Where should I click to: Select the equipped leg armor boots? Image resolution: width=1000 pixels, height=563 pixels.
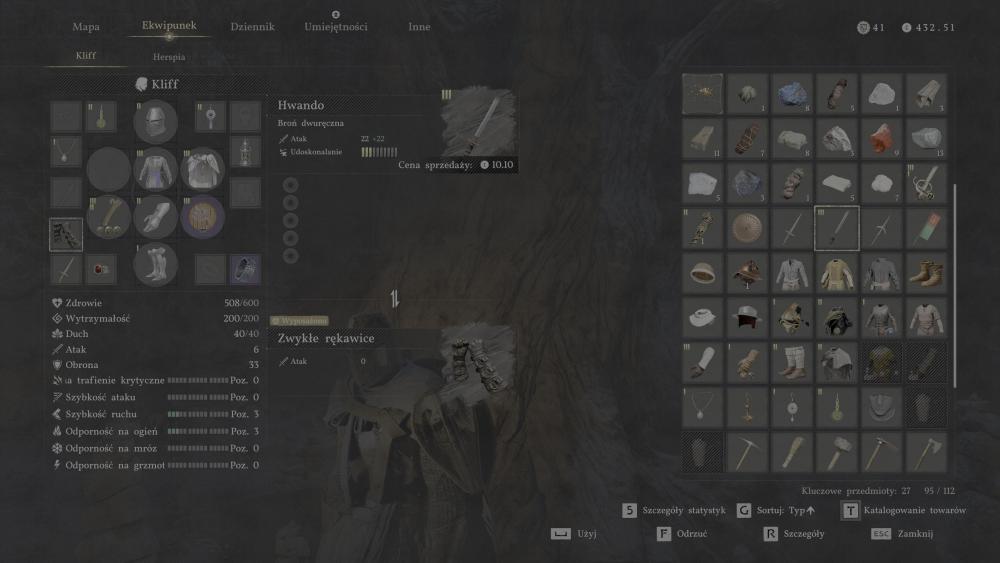(x=155, y=263)
